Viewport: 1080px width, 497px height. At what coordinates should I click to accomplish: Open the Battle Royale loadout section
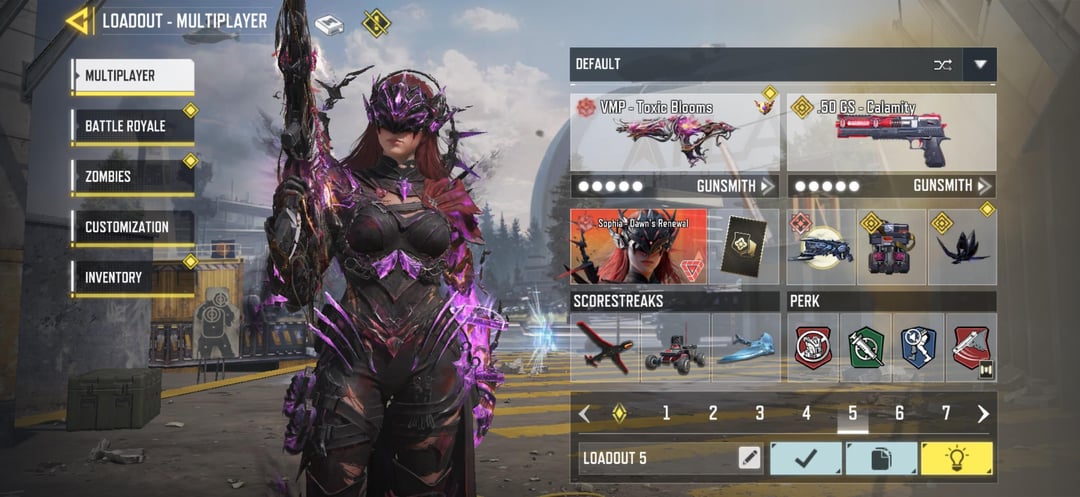coord(132,127)
